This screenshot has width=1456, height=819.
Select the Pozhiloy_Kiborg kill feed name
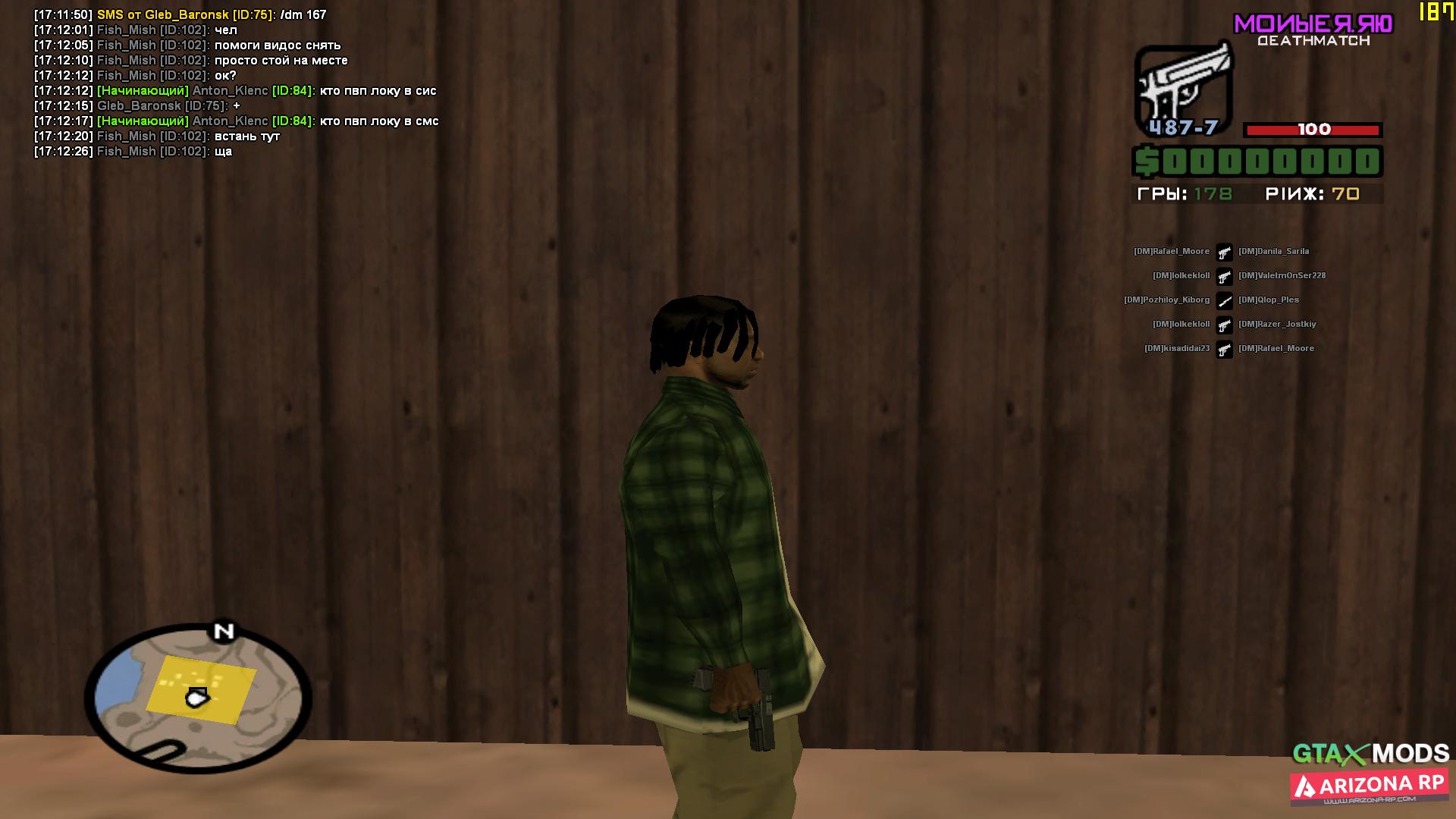[1166, 300]
